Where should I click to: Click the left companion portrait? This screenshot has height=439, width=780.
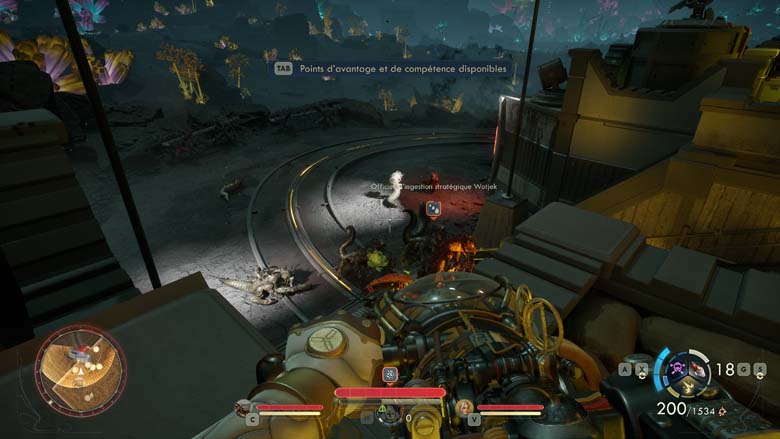coord(242,407)
